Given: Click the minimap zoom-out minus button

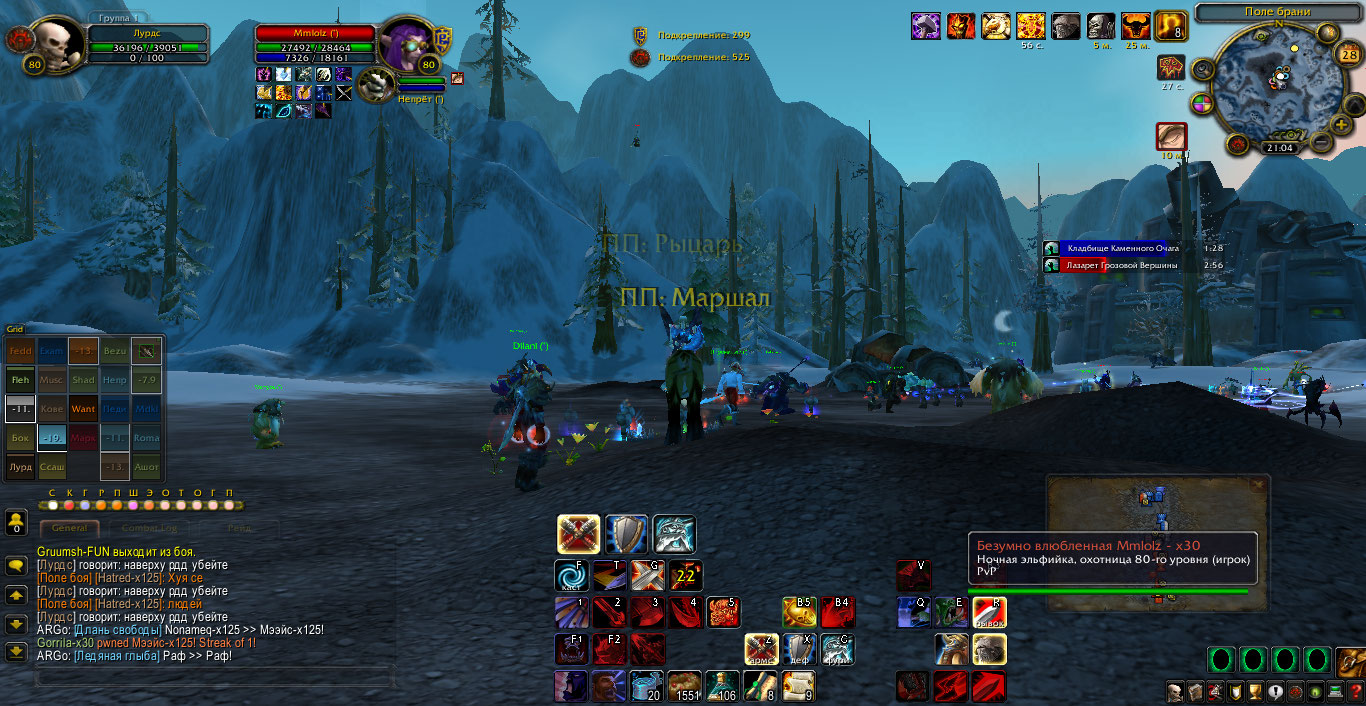Looking at the screenshot, I should point(1321,143).
